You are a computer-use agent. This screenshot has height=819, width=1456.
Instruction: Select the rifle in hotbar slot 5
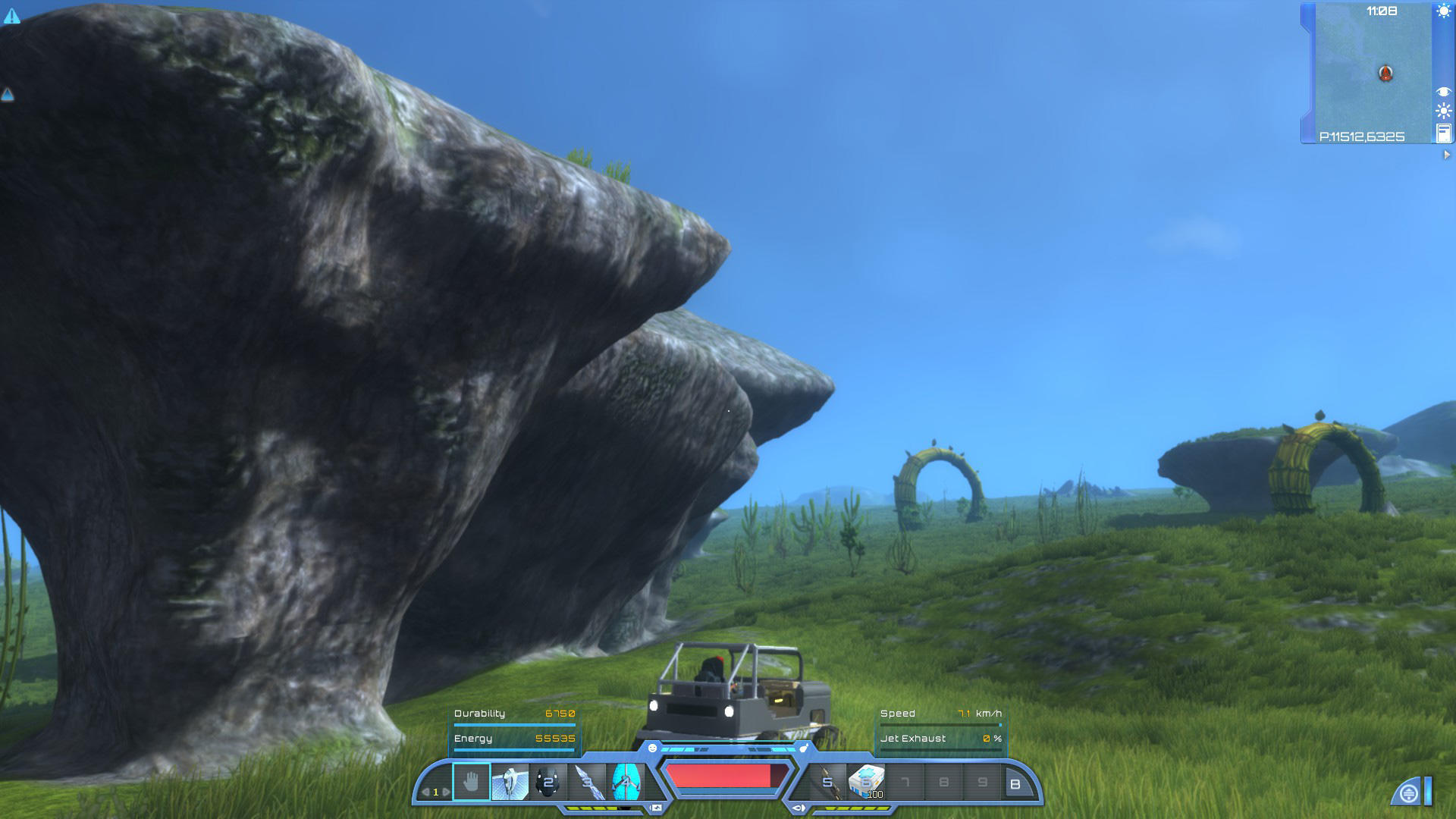828,782
